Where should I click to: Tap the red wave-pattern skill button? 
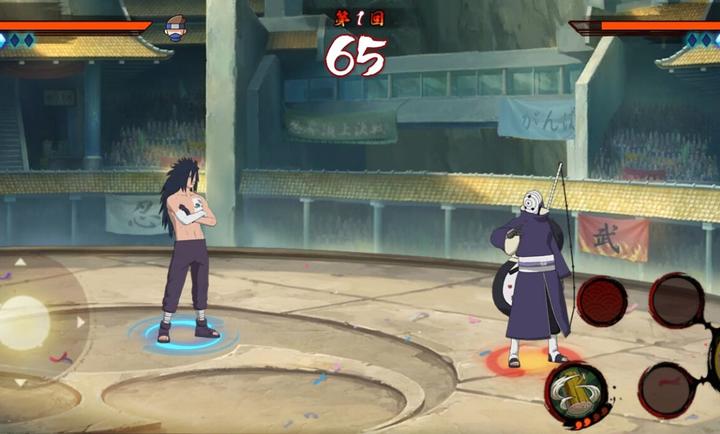click(601, 300)
